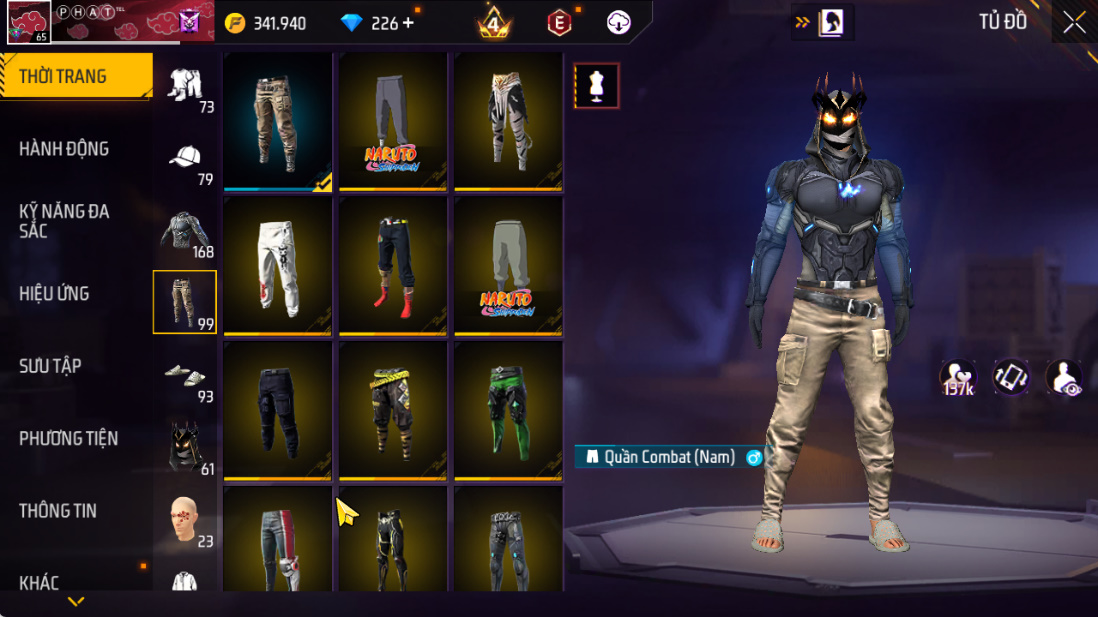
Task: Select the bald head face subcategory
Action: click(185, 518)
